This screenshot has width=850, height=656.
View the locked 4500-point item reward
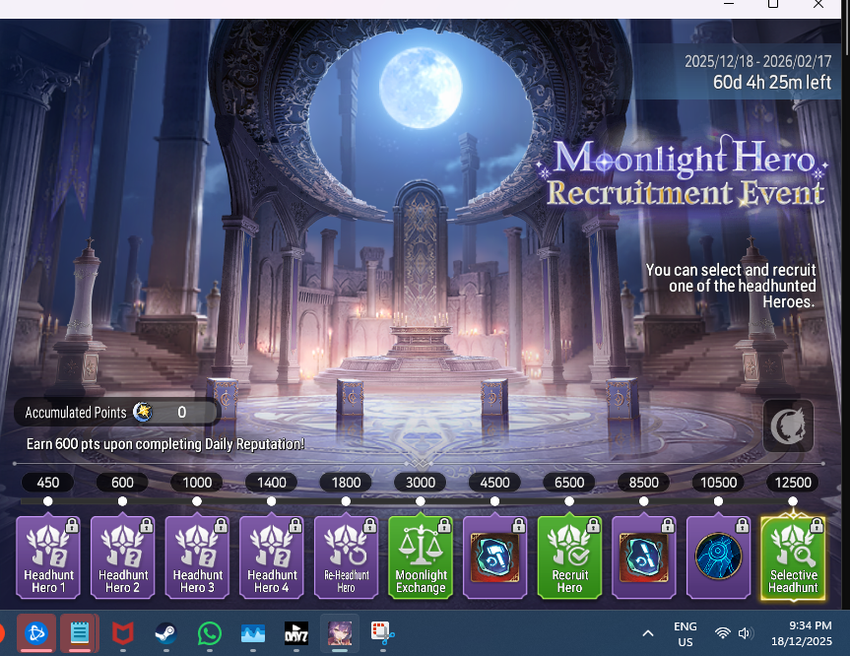[x=495, y=558]
